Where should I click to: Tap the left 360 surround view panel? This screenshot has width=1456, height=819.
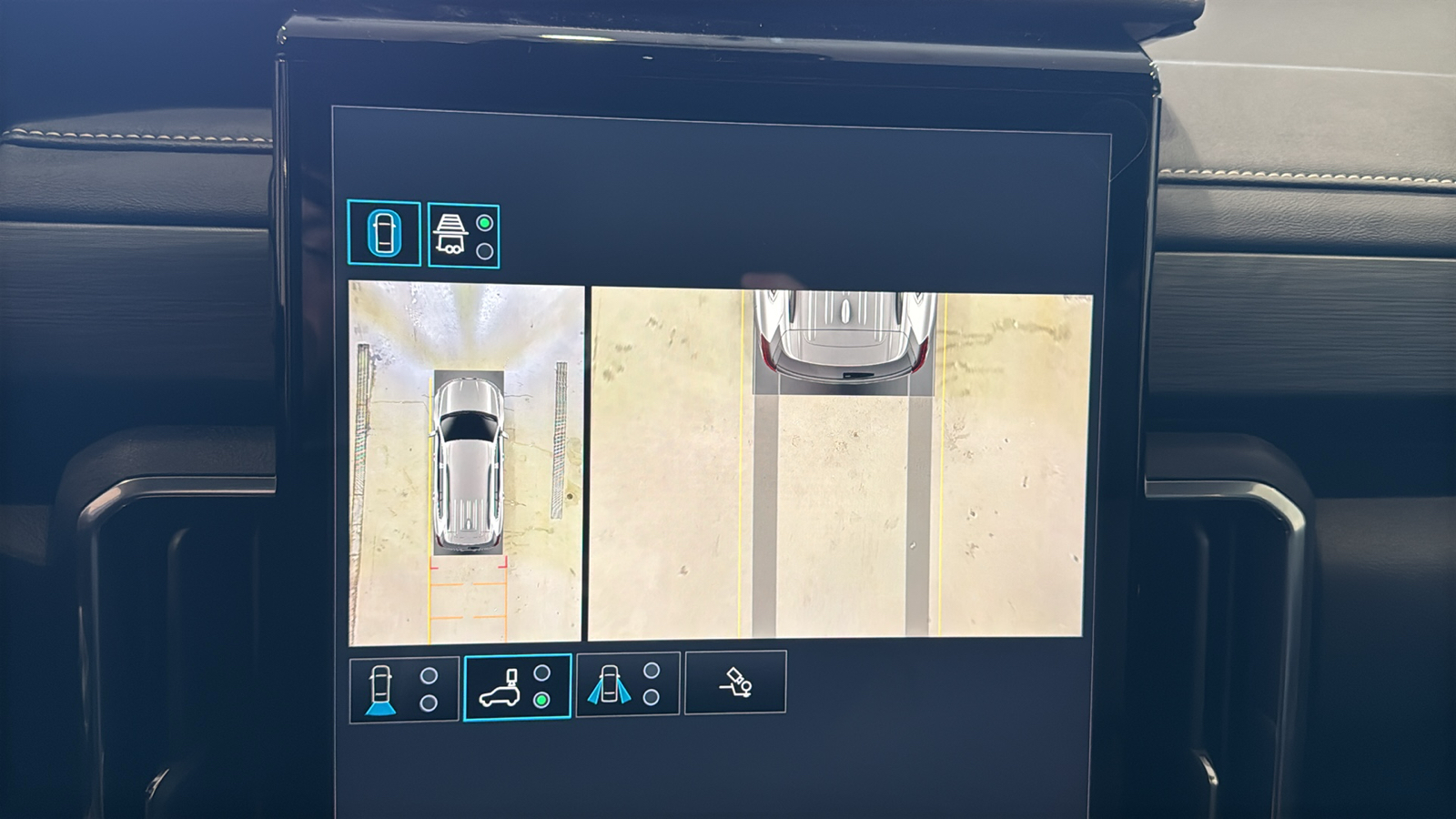click(x=464, y=464)
